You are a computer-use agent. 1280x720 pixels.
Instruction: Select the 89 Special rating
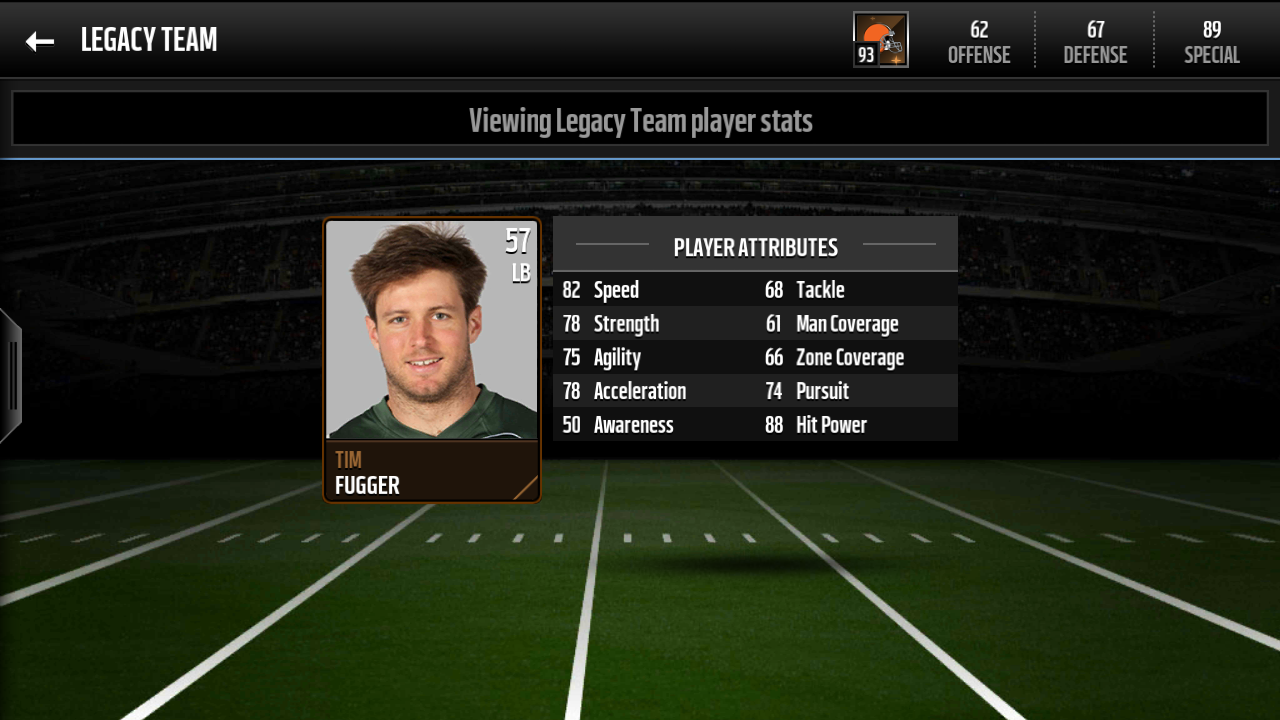[x=1211, y=42]
